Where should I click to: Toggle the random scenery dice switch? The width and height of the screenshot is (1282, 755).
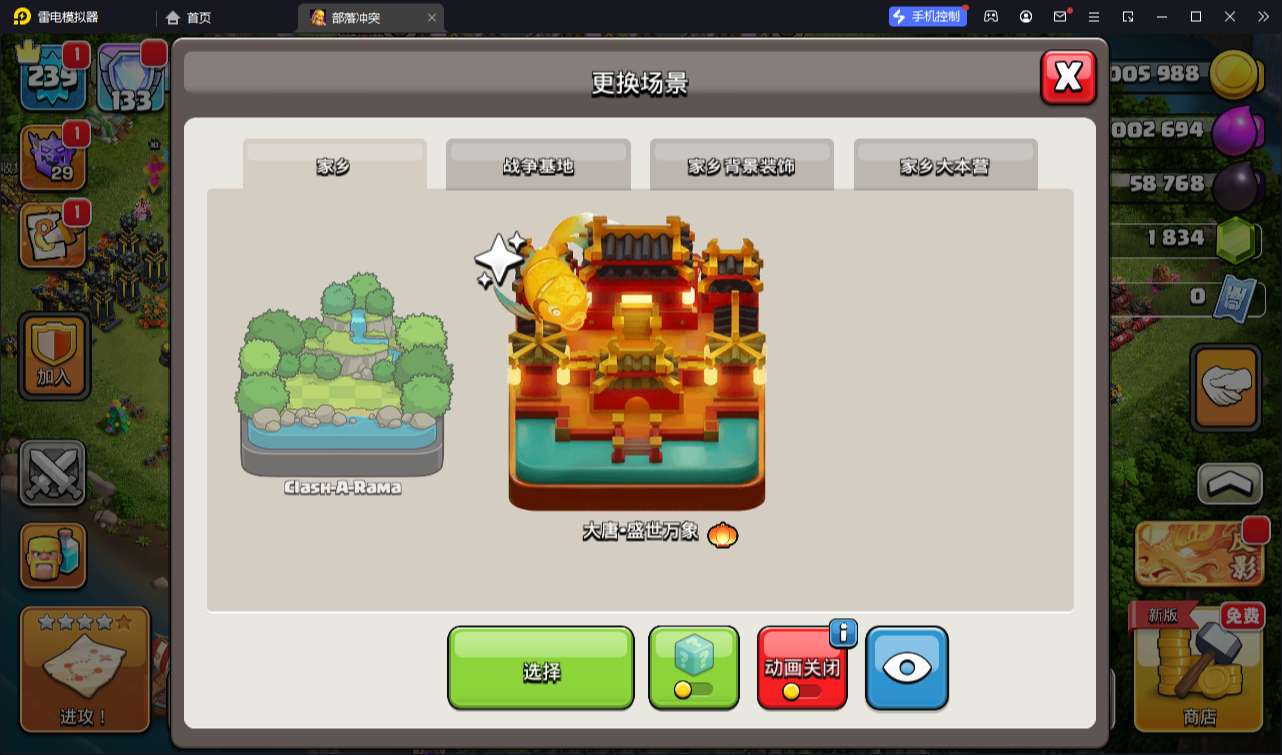[694, 668]
